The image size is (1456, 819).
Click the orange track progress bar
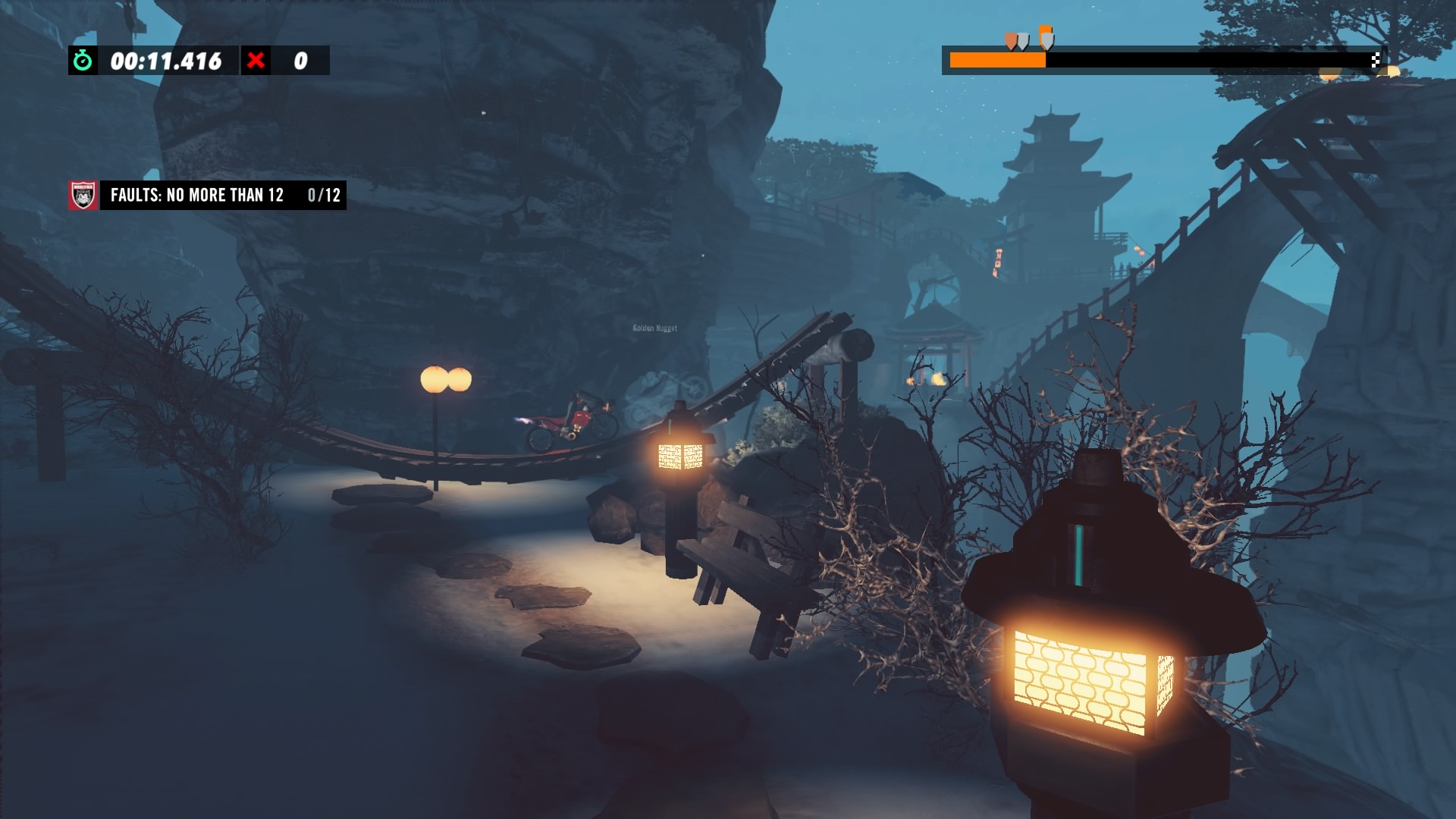(998, 61)
